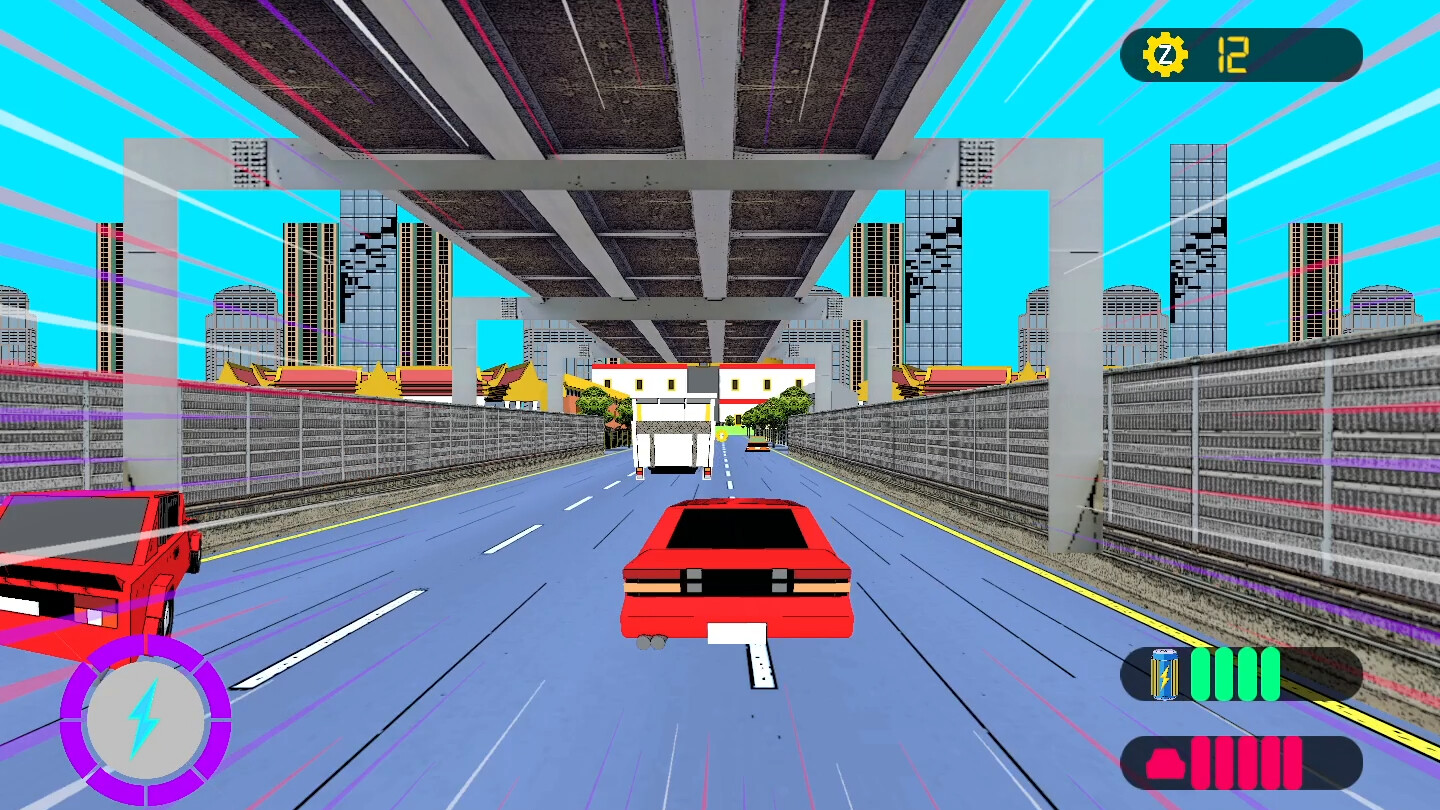The width and height of the screenshot is (1440, 810).
Task: Click the yellow digital 12 counter text
Action: [x=1232, y=53]
